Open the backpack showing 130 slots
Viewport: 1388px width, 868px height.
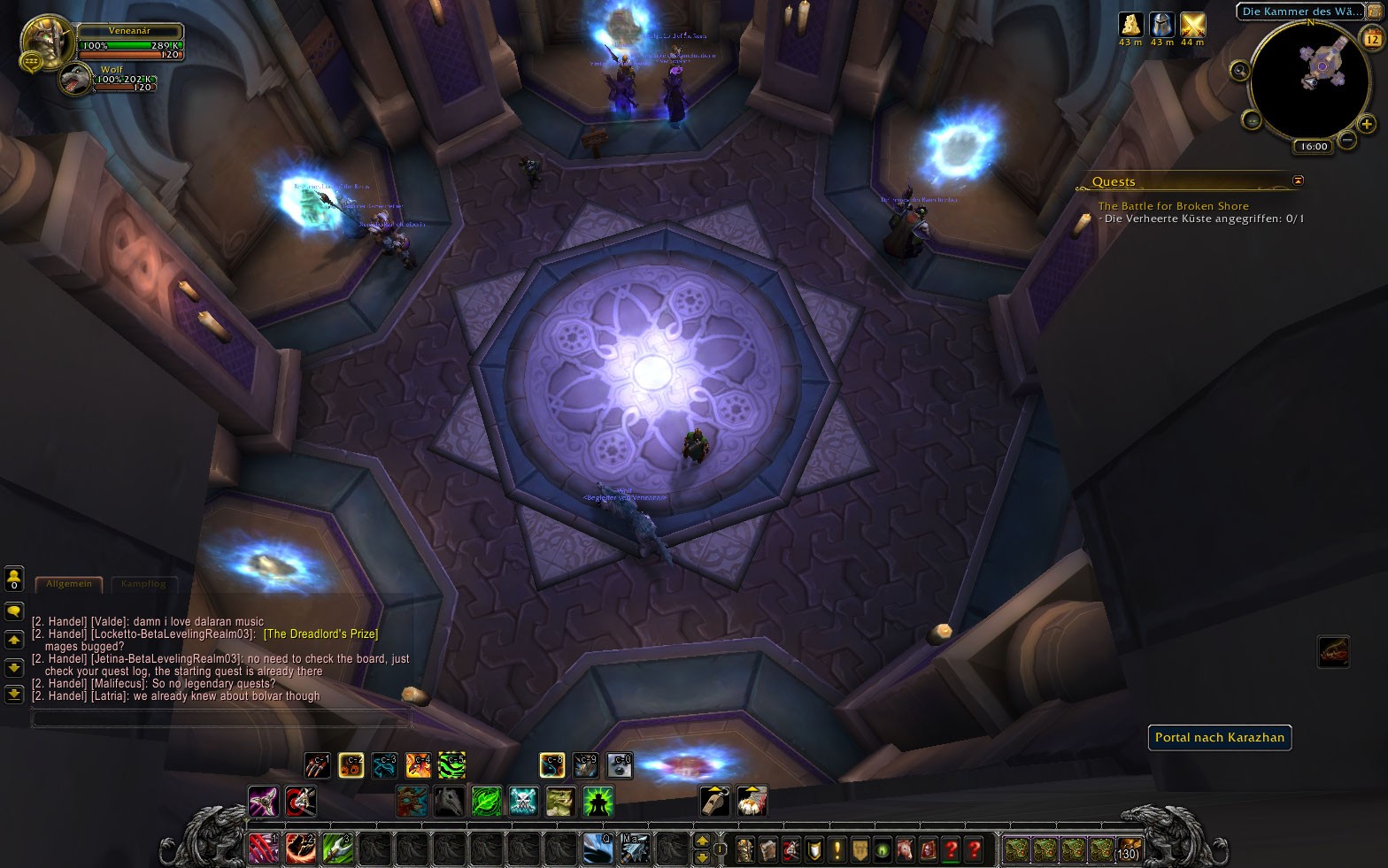coord(1128,849)
